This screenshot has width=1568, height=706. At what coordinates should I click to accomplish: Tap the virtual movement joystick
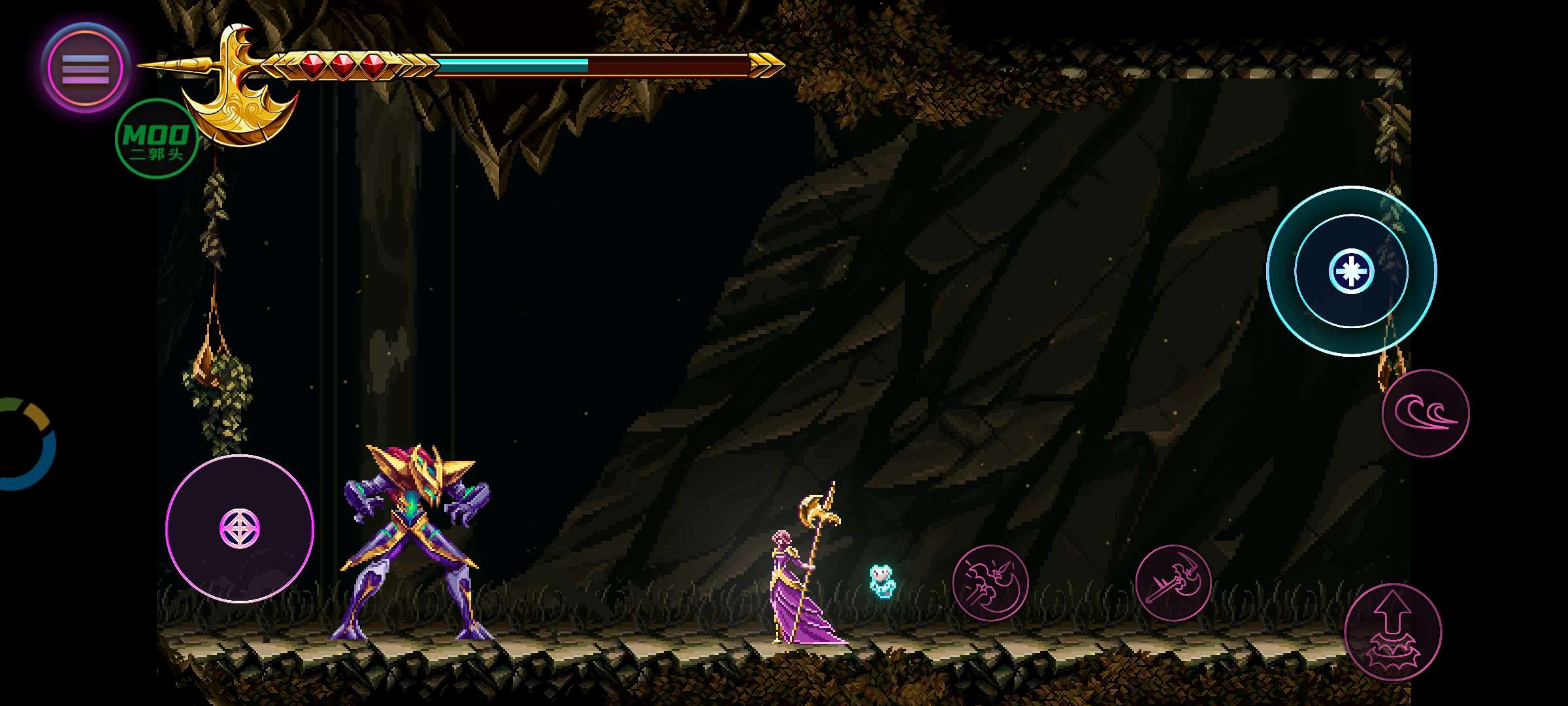coord(240,528)
